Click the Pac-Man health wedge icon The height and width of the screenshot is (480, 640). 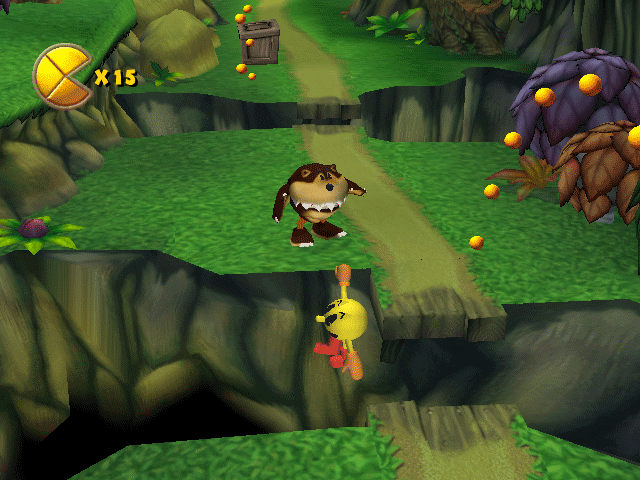(62, 76)
